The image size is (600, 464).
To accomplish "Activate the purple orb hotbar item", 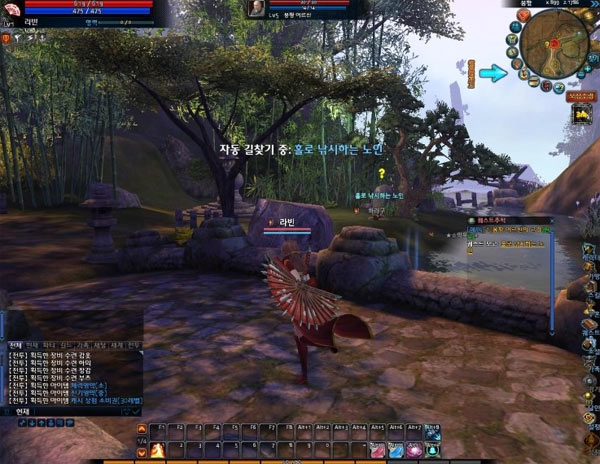I will tap(413, 449).
